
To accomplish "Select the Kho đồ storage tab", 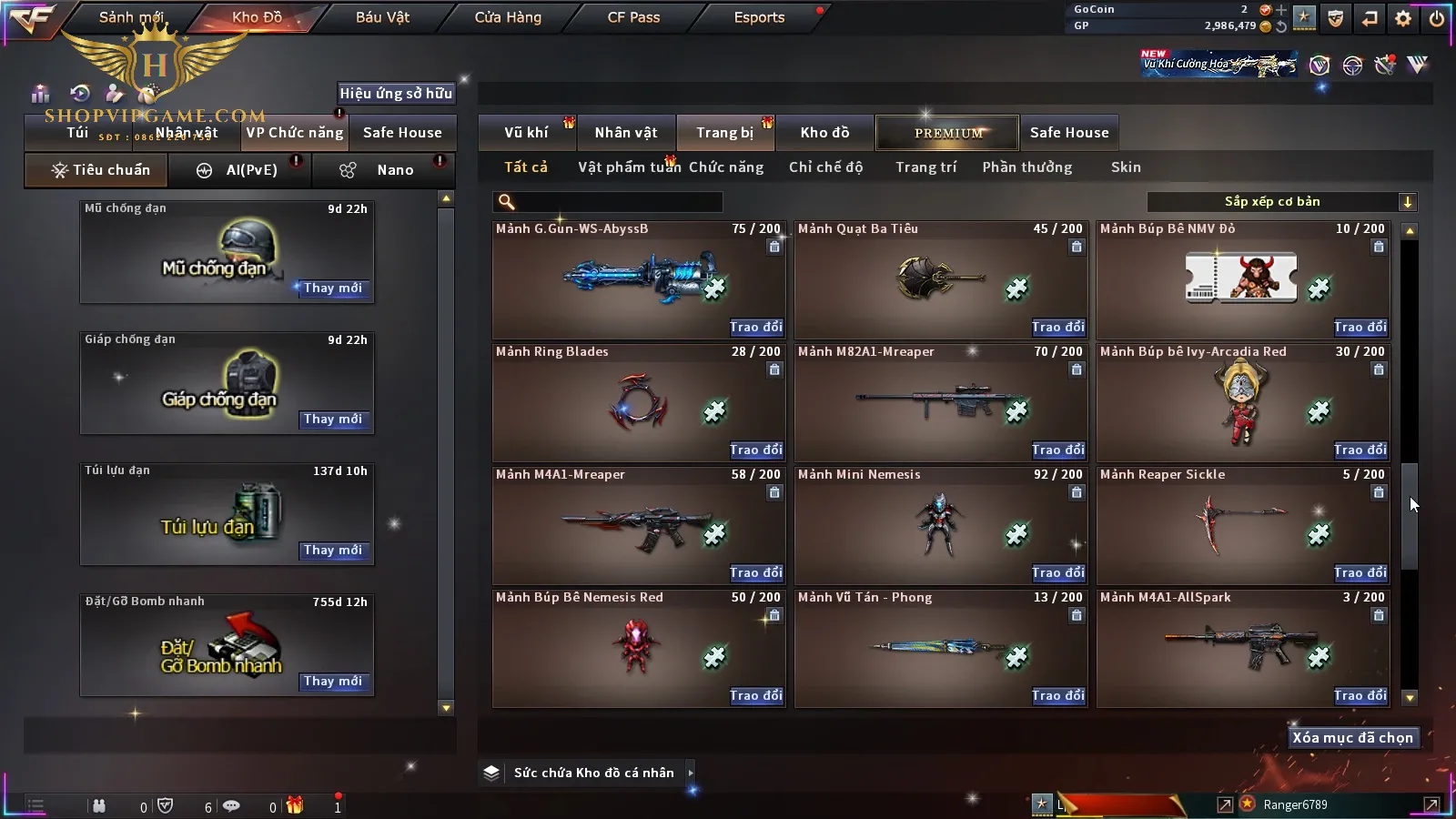I will [824, 133].
